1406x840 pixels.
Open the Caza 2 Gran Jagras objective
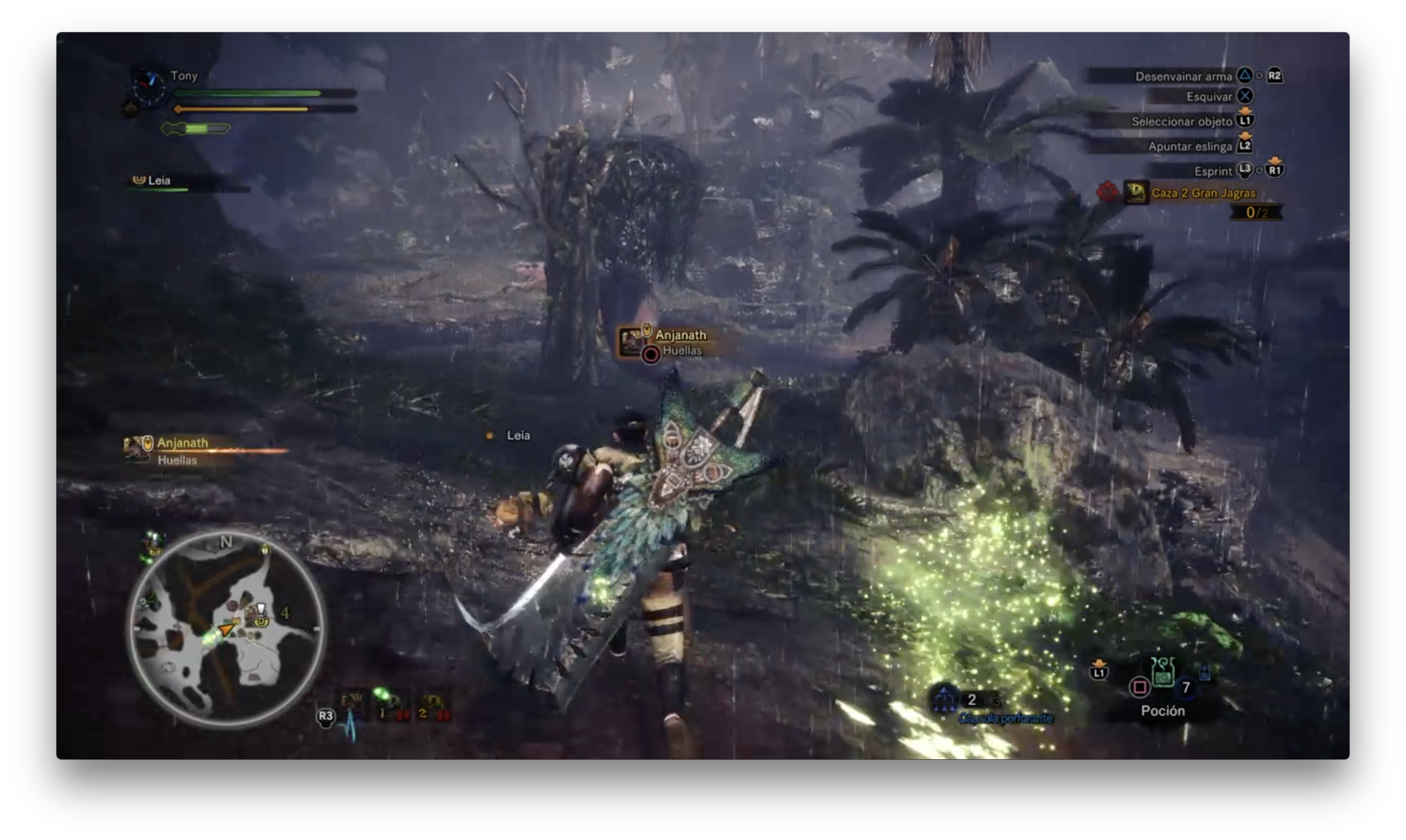[x=1202, y=193]
